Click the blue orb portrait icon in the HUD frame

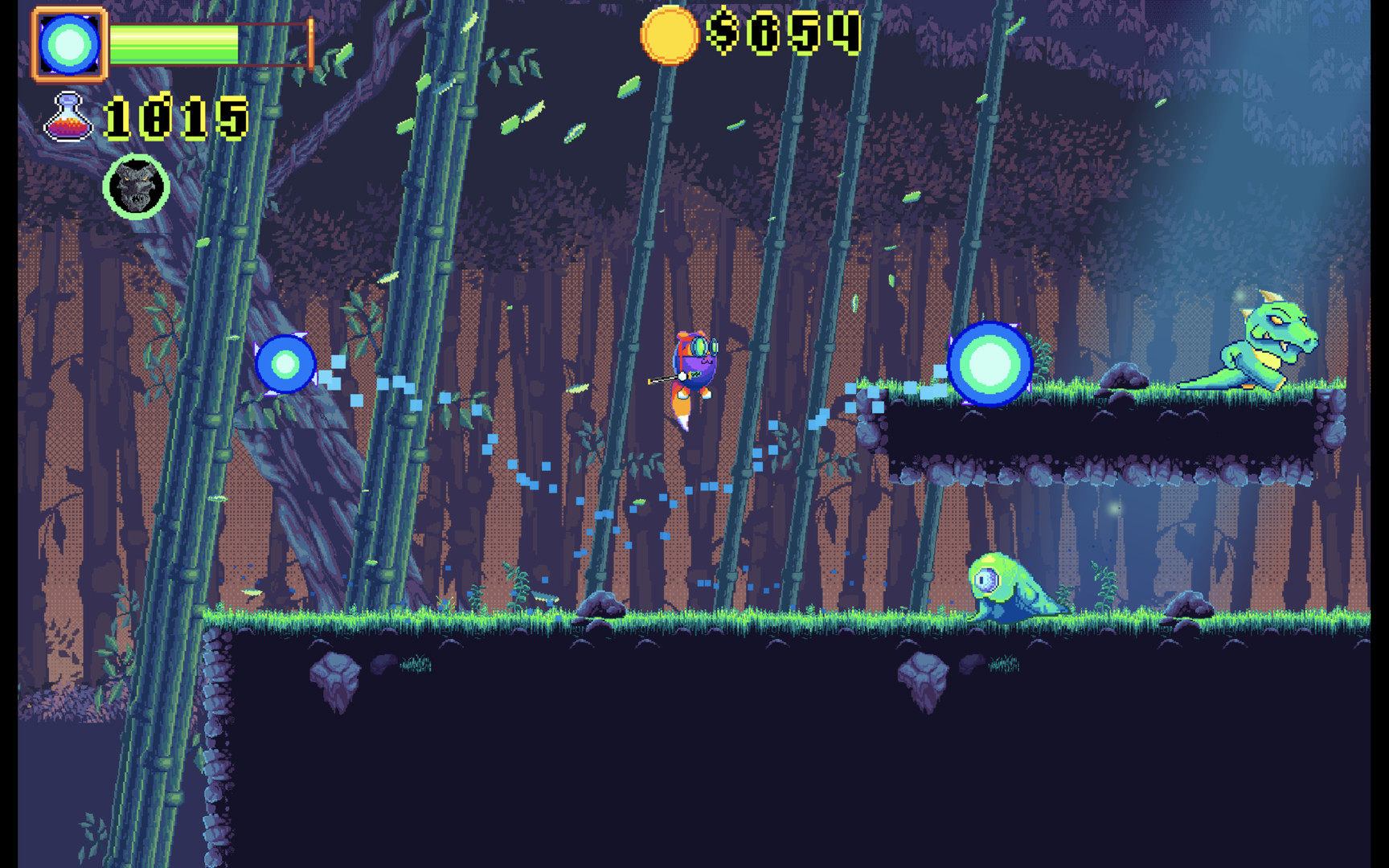pos(68,42)
